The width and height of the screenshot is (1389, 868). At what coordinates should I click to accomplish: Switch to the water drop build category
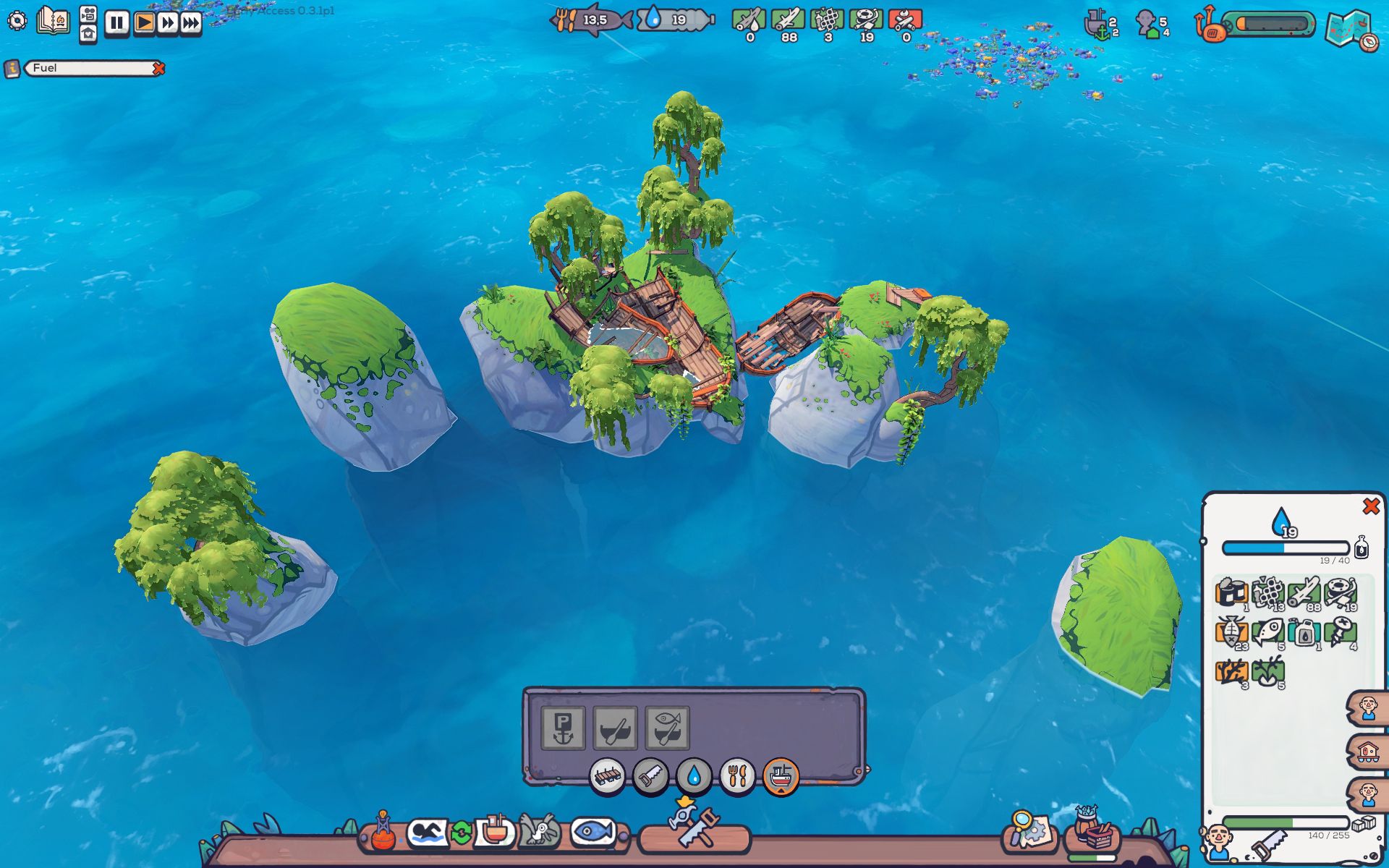(694, 777)
